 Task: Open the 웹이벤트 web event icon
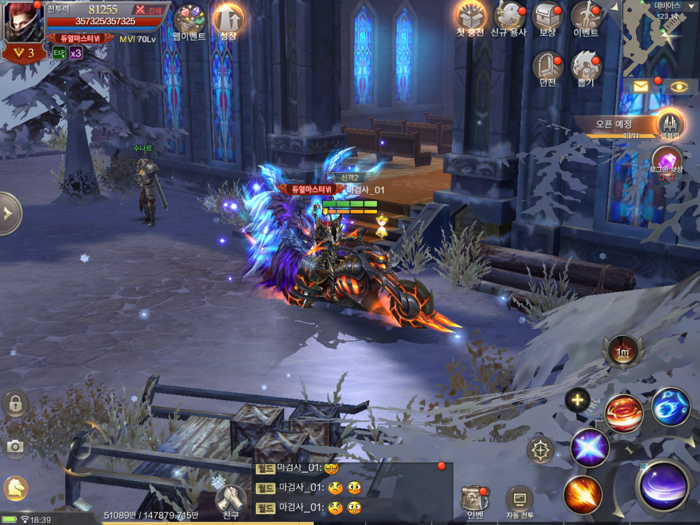pyautogui.click(x=189, y=20)
